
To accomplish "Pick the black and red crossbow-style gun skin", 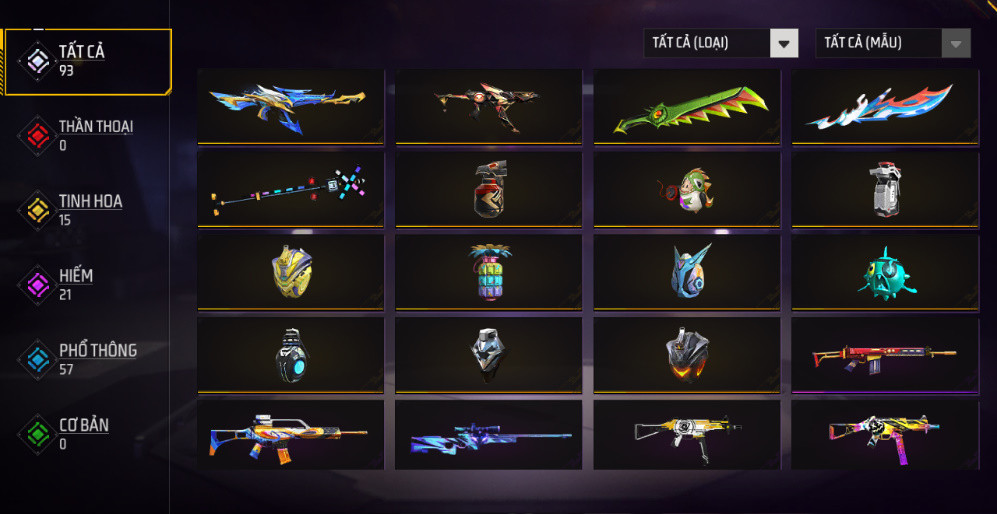I will tap(488, 105).
